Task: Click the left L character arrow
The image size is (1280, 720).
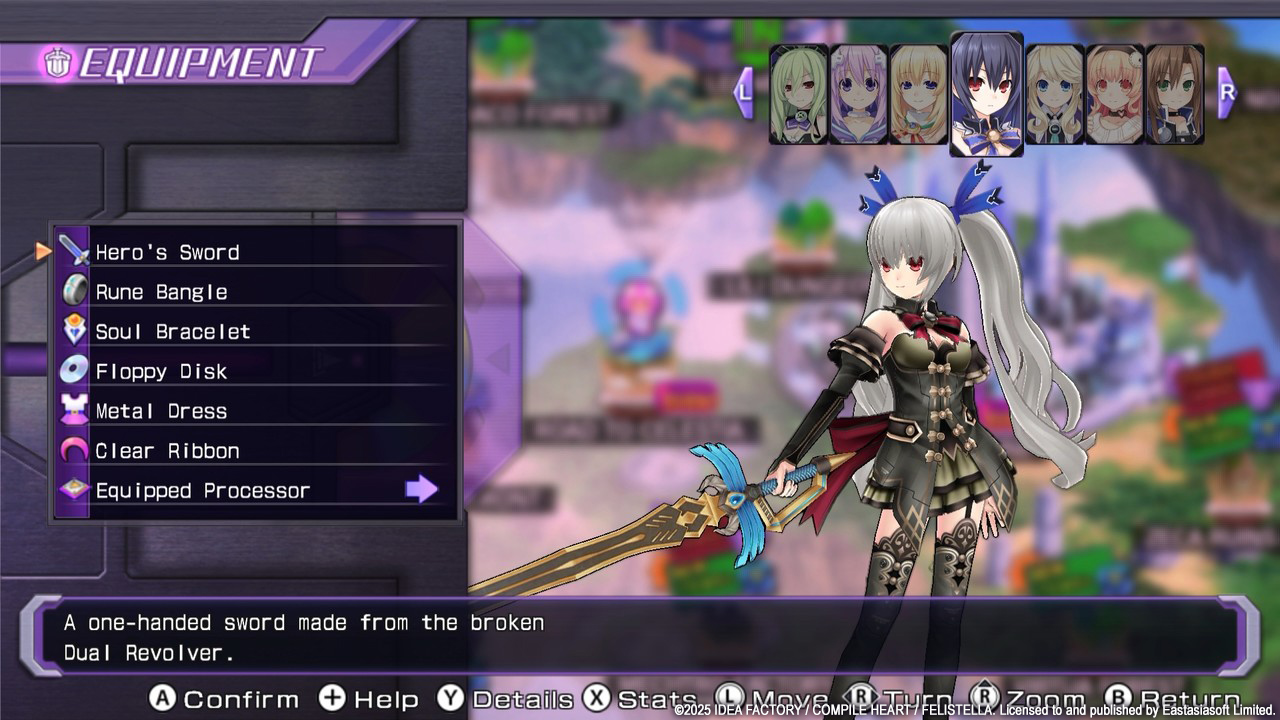Action: [x=744, y=92]
